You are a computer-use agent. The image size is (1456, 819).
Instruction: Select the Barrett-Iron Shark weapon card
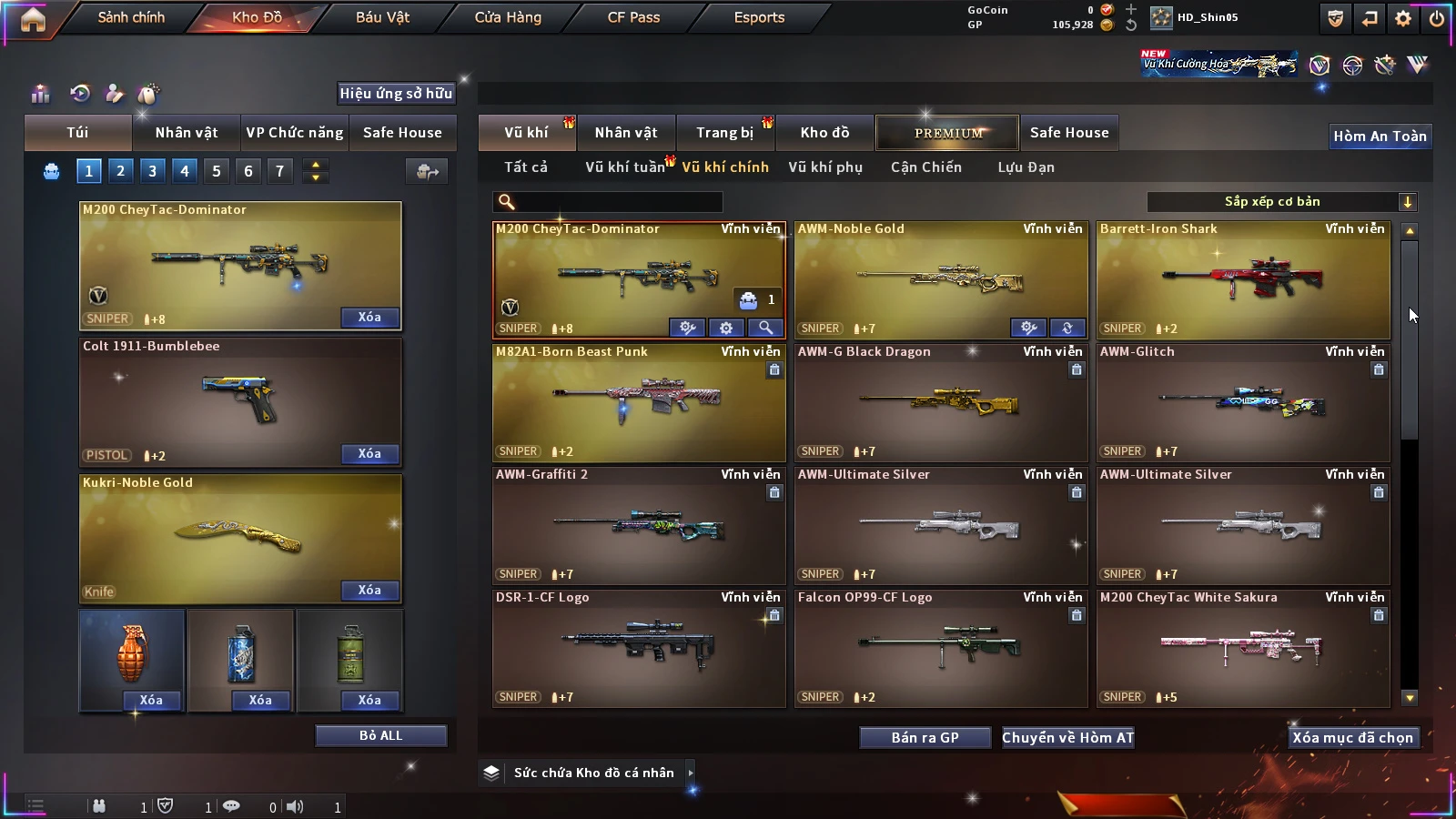(x=1243, y=279)
